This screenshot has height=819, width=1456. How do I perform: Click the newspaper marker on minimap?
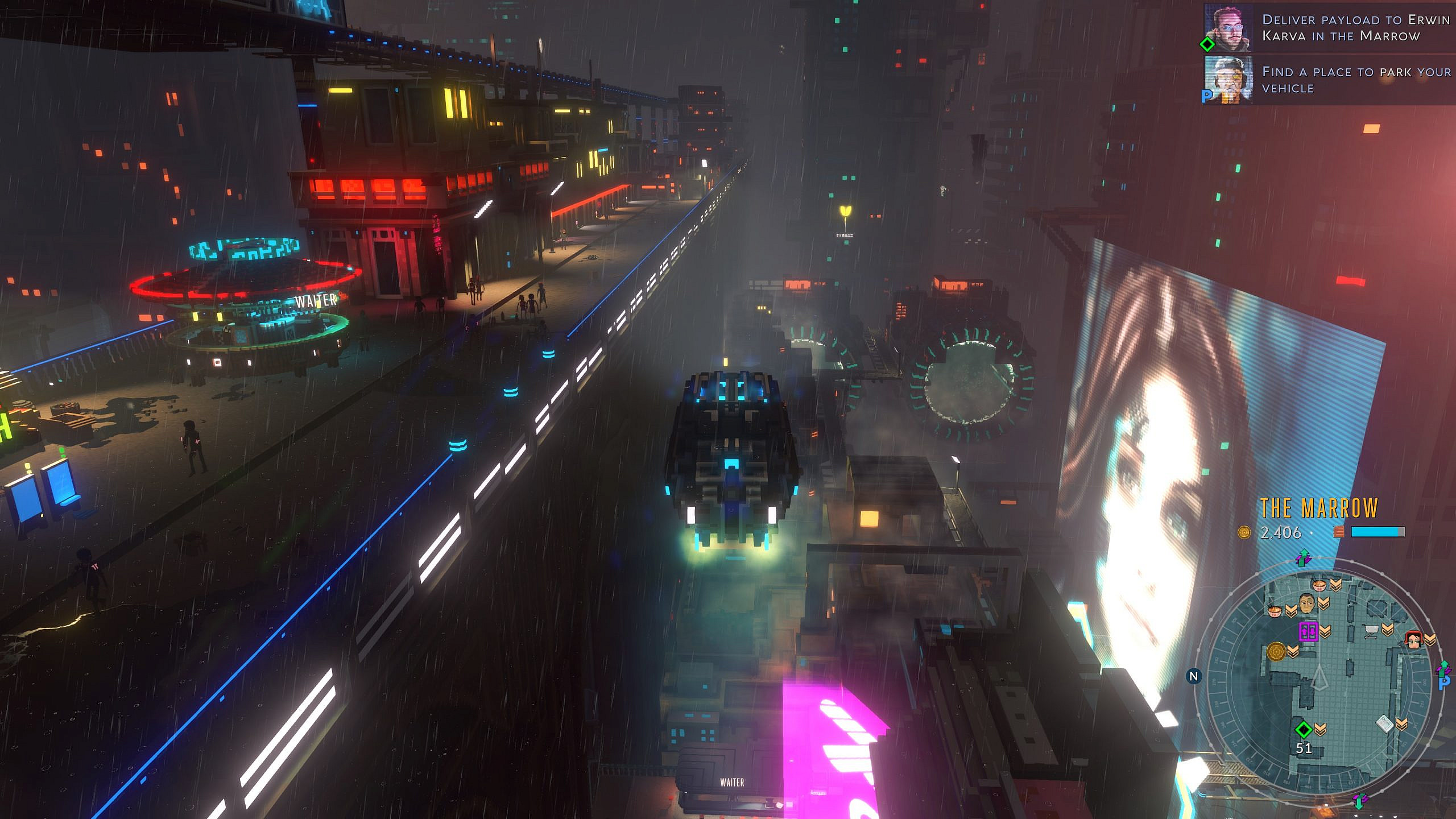[x=1384, y=724]
